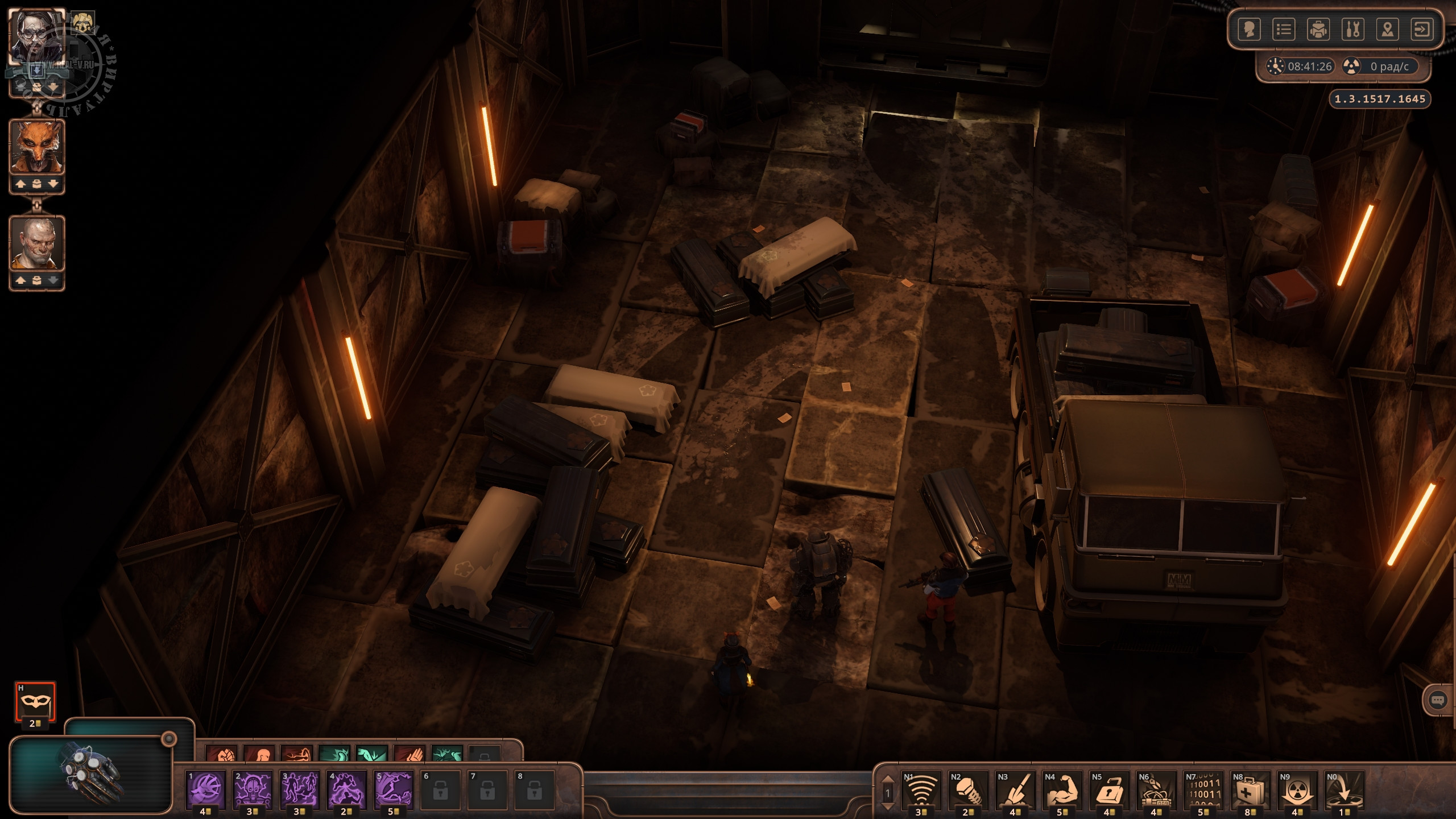Click the exit door arrow button

[1422, 29]
